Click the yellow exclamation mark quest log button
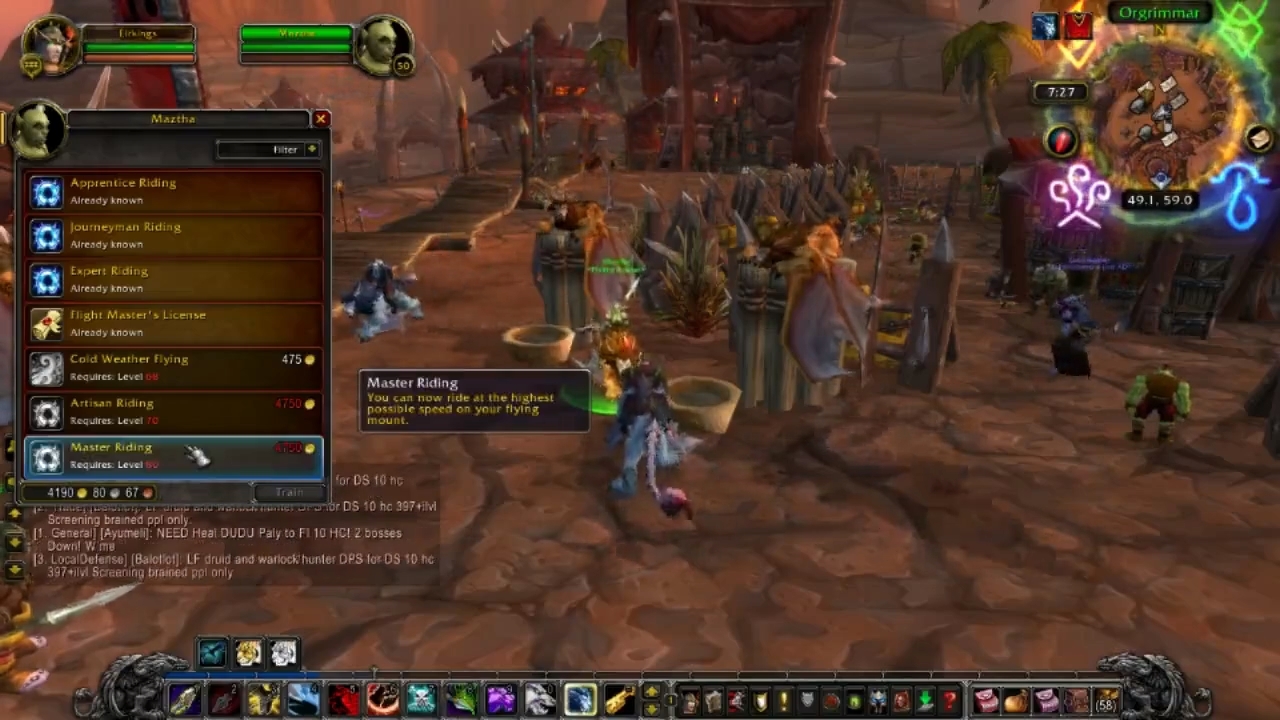The image size is (1280, 720). click(783, 700)
